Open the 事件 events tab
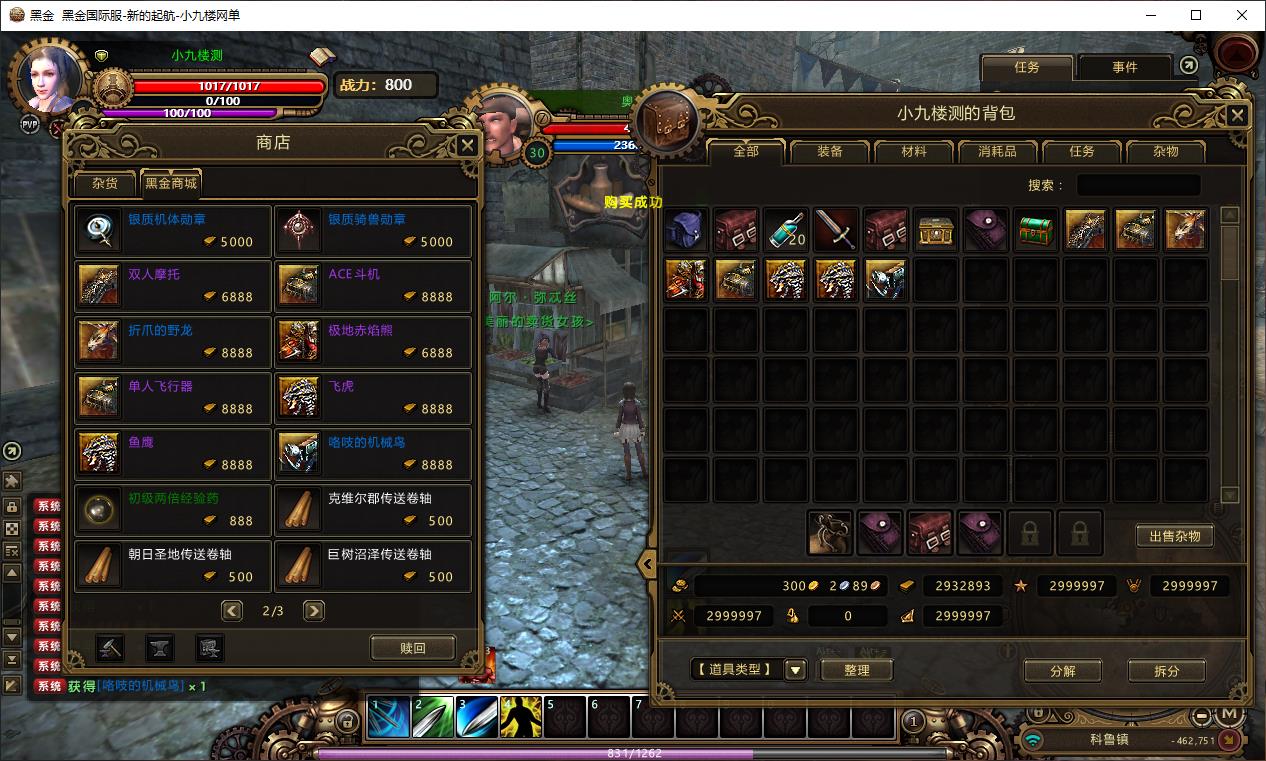Screen dimensions: 1266x761 coord(1124,67)
